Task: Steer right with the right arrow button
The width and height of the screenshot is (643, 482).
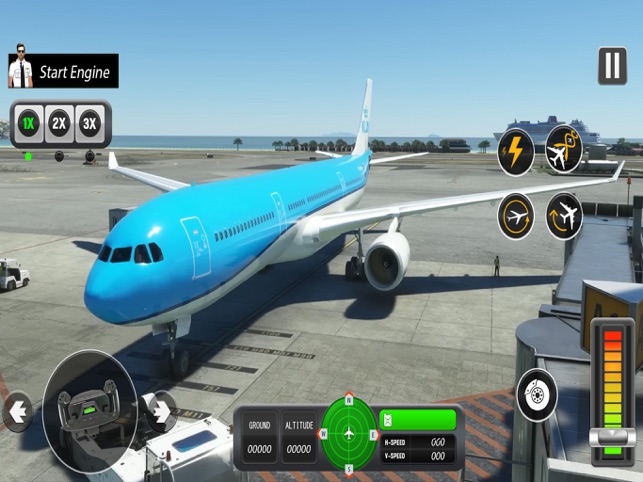Action: (160, 410)
